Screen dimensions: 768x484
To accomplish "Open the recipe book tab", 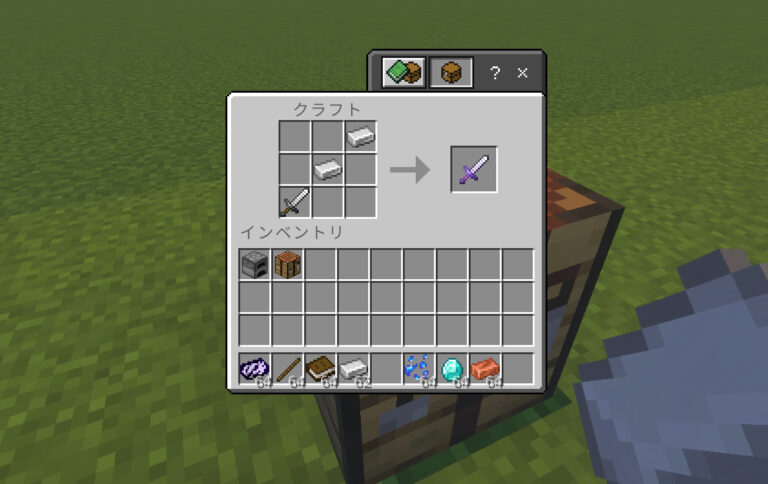I will (404, 72).
